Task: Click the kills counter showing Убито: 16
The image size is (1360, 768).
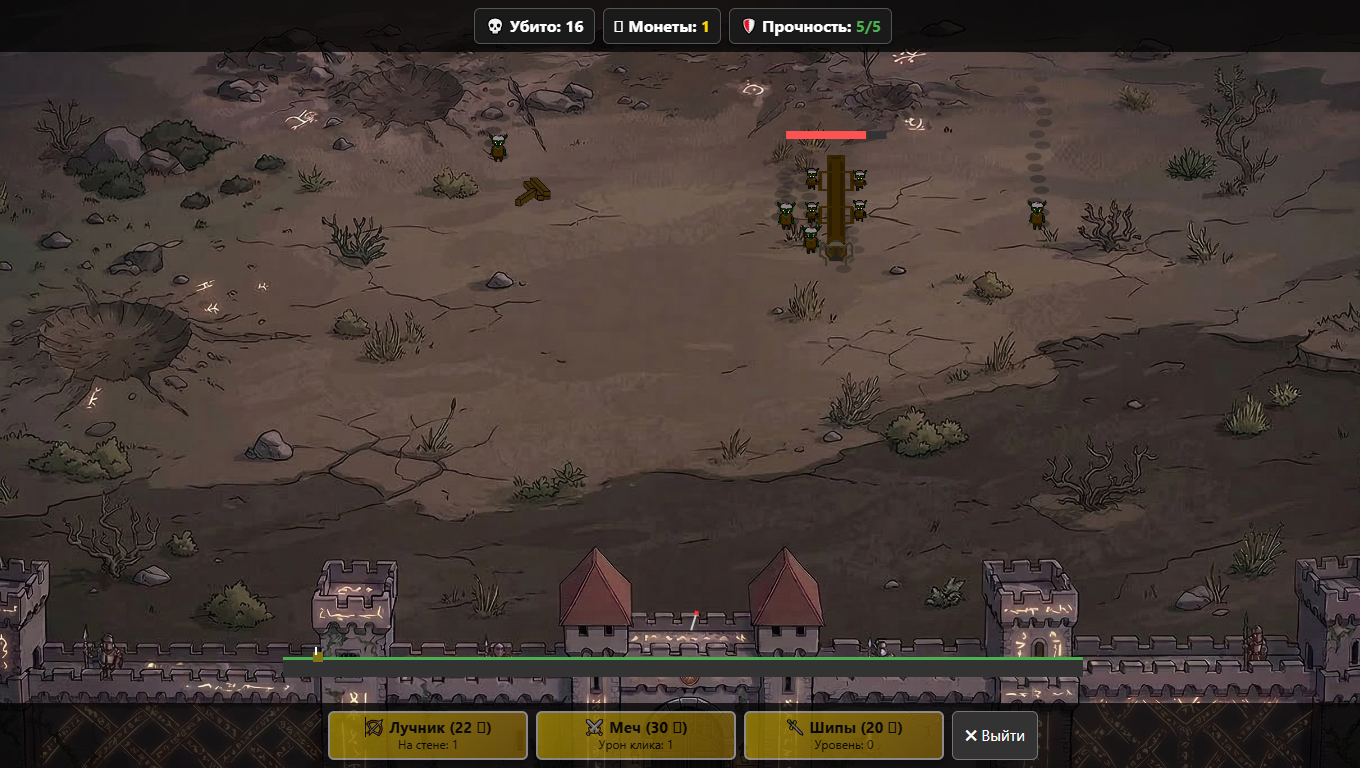Action: (x=534, y=26)
